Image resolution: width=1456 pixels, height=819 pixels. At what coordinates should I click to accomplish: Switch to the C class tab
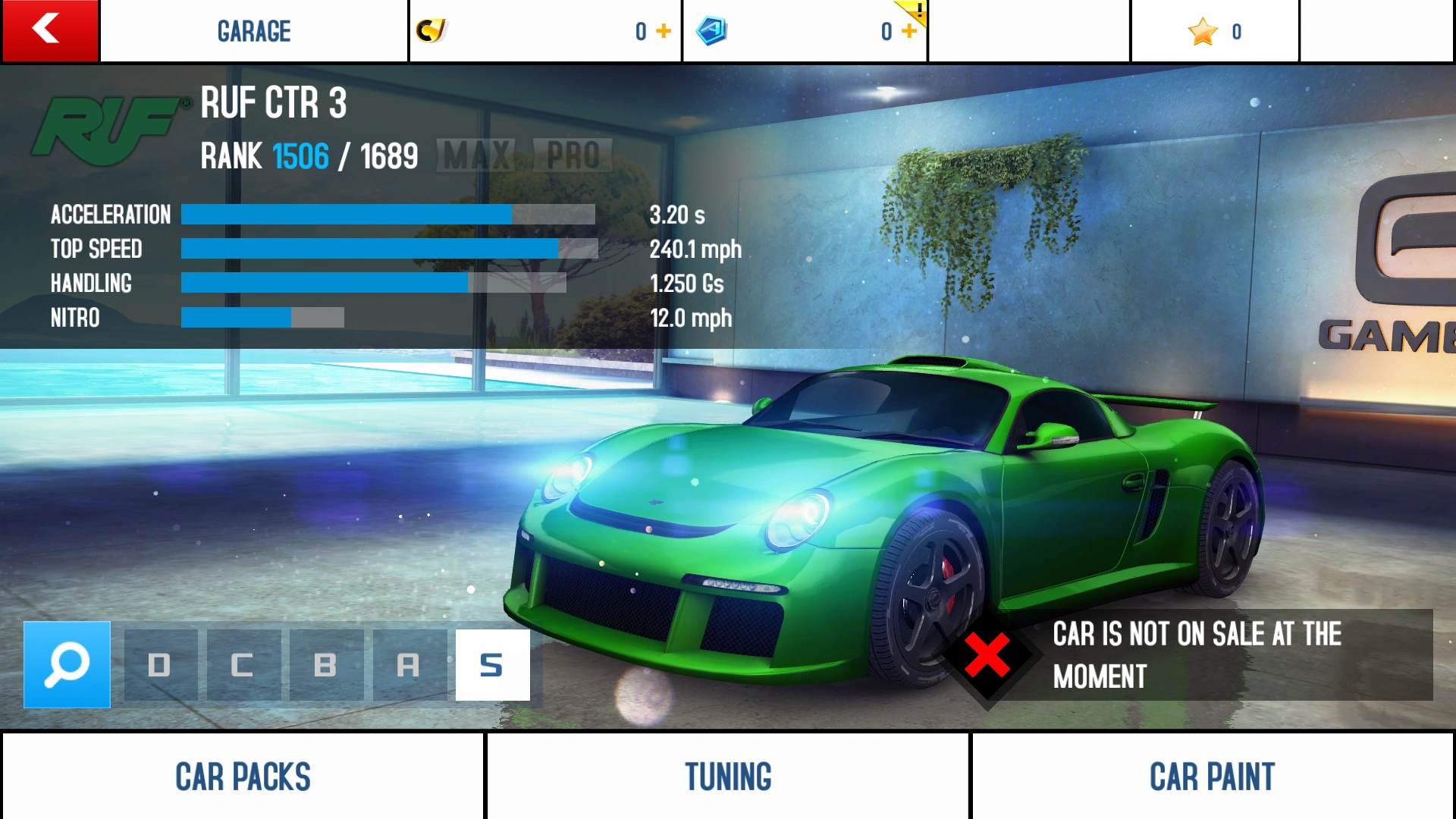pos(243,665)
